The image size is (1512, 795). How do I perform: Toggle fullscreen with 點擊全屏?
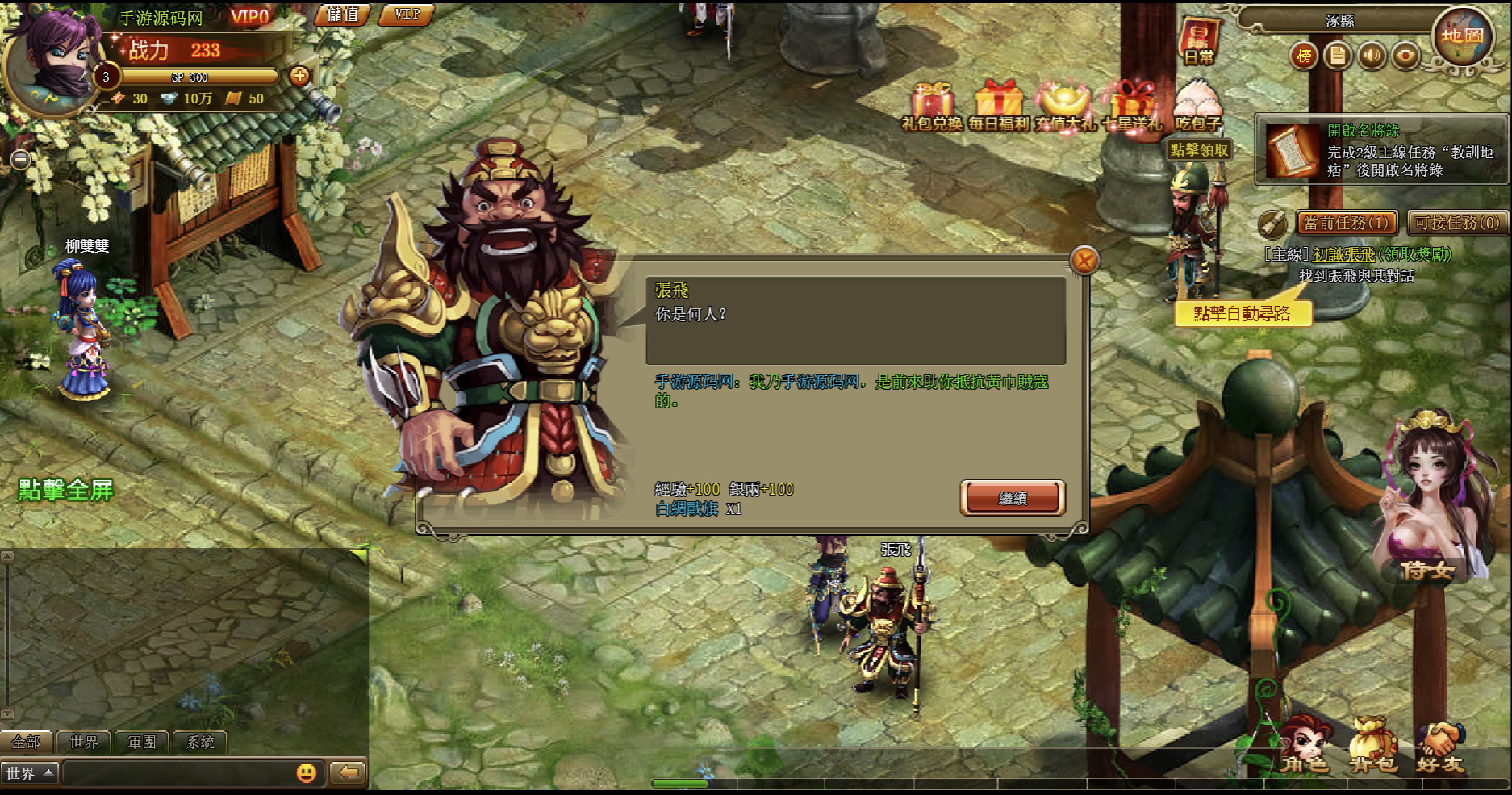66,490
